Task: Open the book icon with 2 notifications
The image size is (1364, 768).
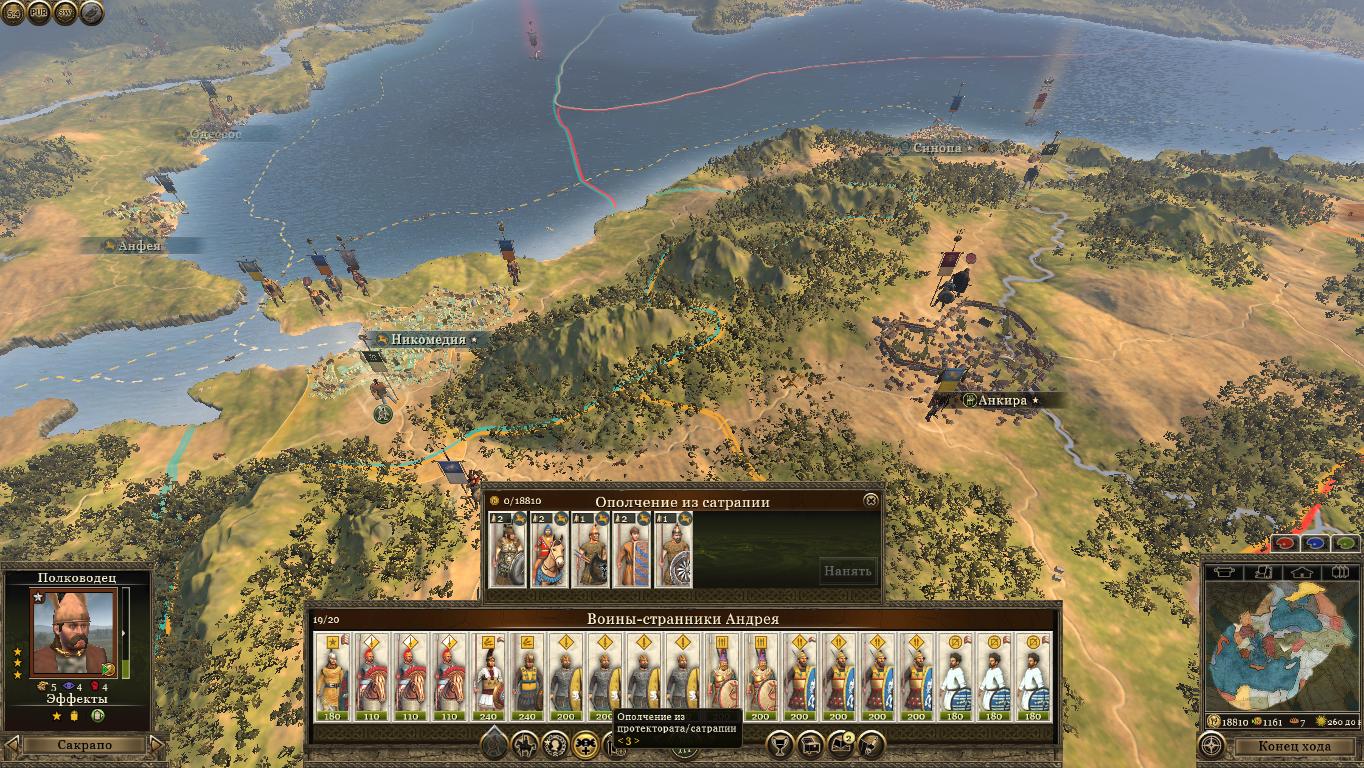Action: (840, 744)
